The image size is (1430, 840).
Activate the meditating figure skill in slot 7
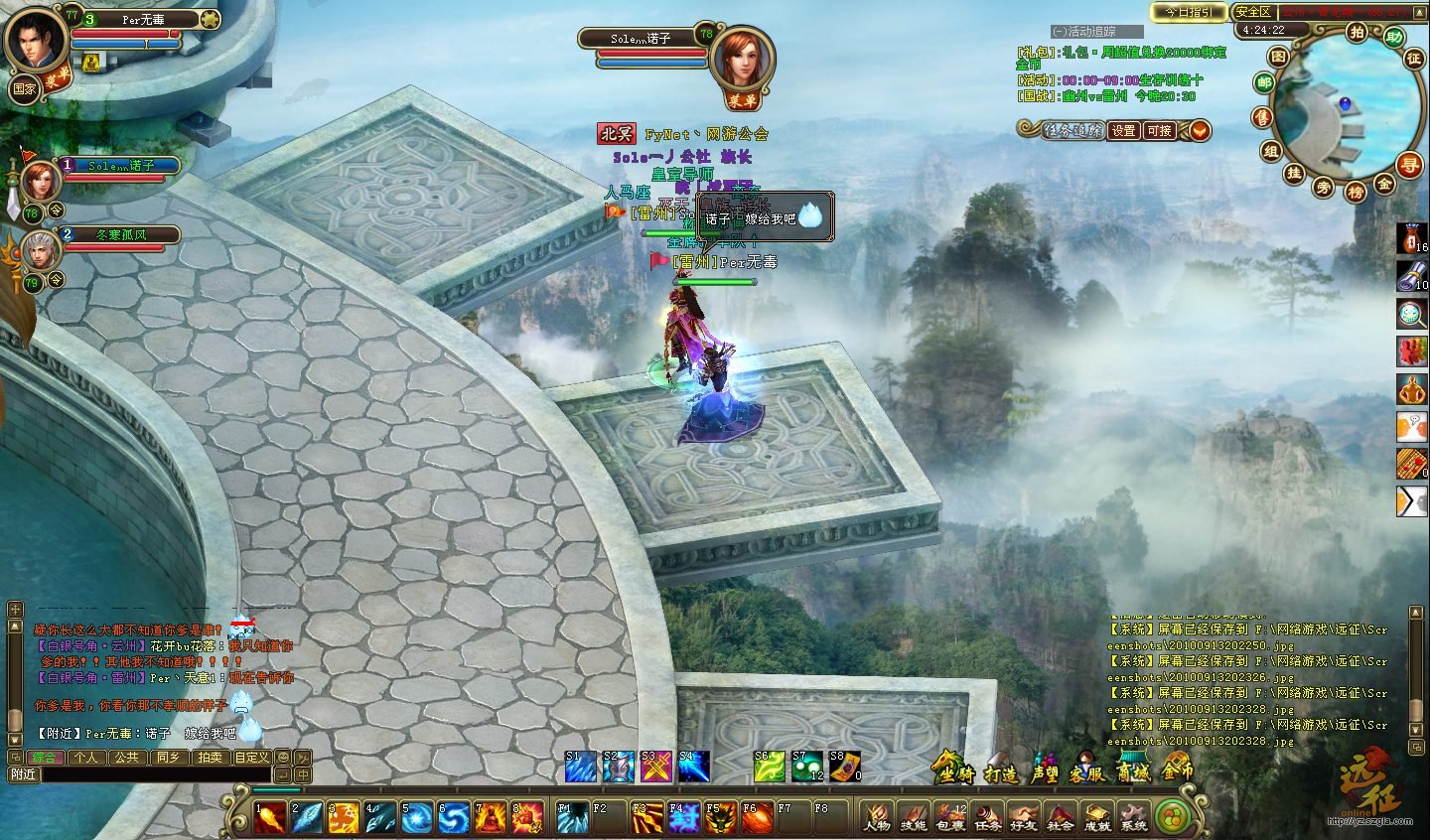(492, 817)
